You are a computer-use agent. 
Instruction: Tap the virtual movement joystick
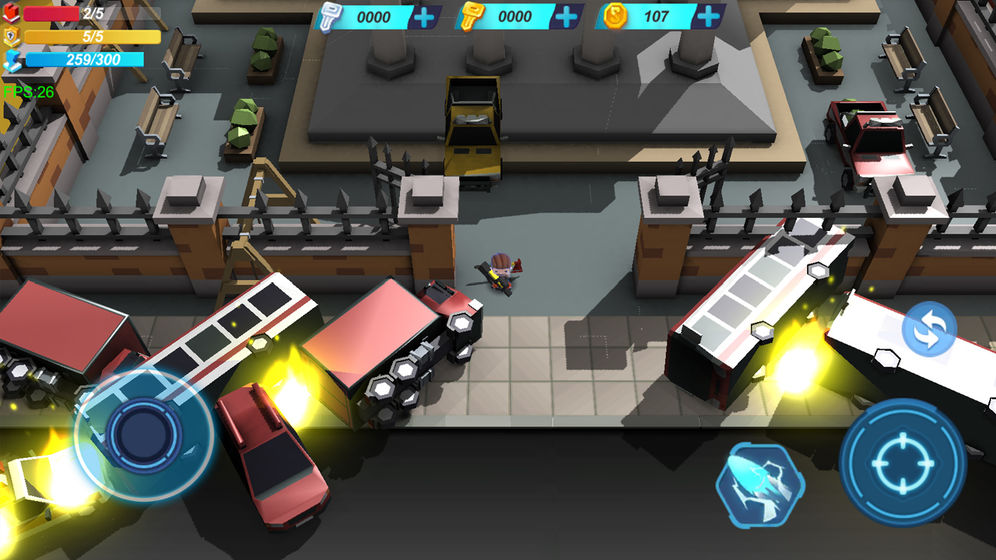(143, 432)
